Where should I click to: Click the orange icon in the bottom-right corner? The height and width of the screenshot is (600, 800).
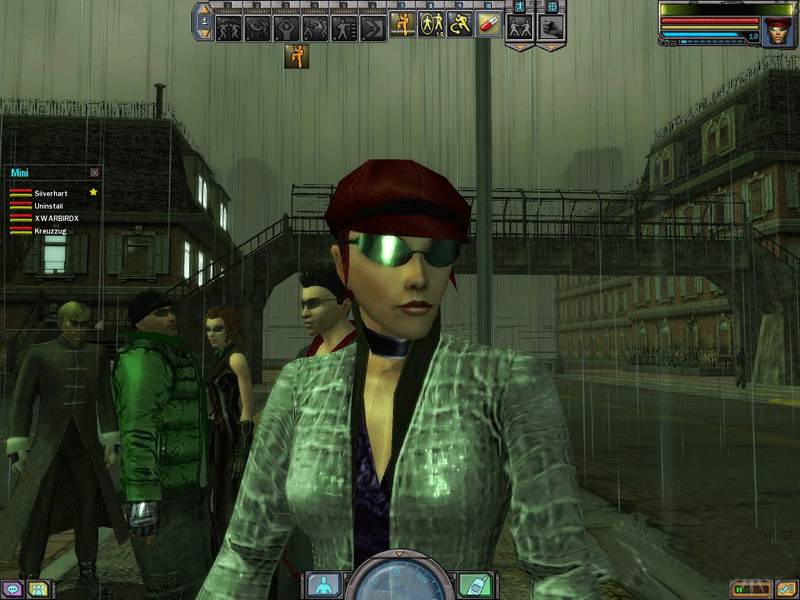[x=785, y=589]
